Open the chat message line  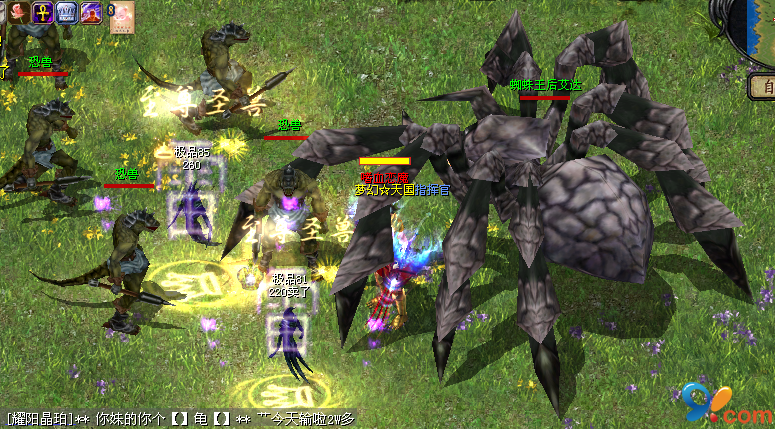[180, 419]
